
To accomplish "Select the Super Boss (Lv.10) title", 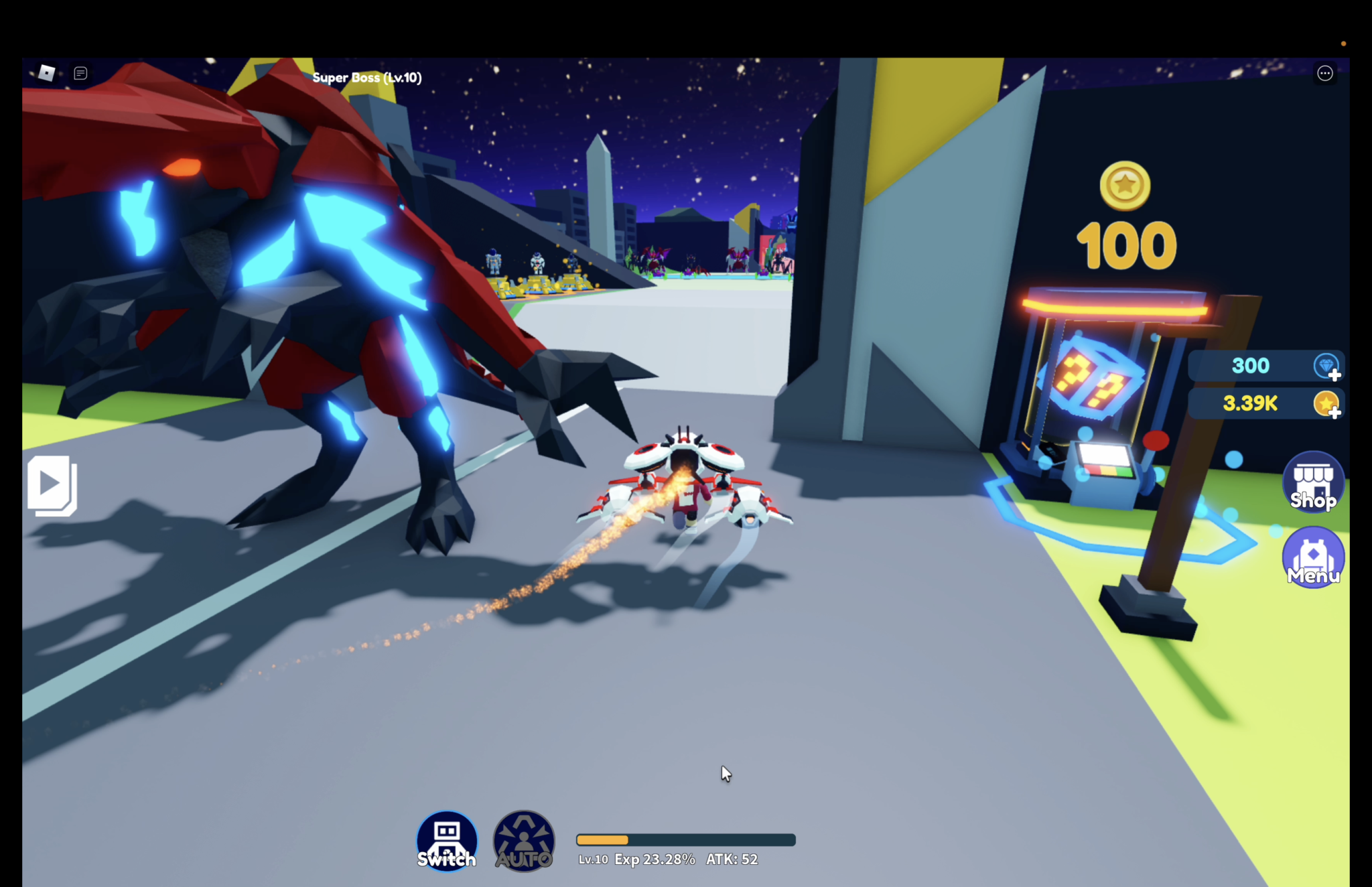I will tap(366, 77).
